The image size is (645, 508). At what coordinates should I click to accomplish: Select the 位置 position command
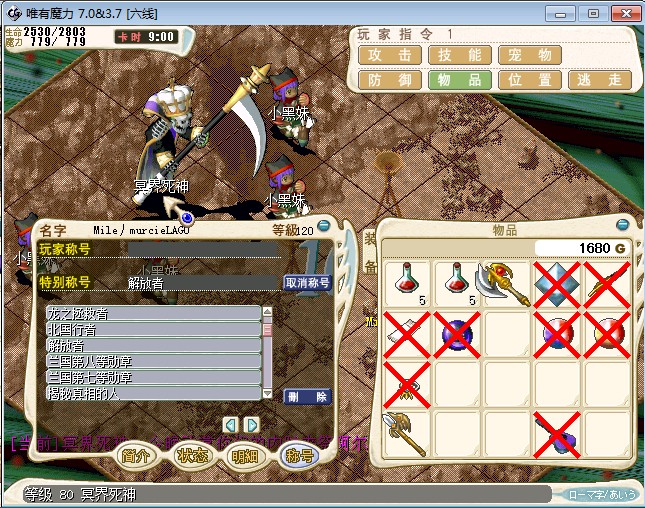click(529, 80)
